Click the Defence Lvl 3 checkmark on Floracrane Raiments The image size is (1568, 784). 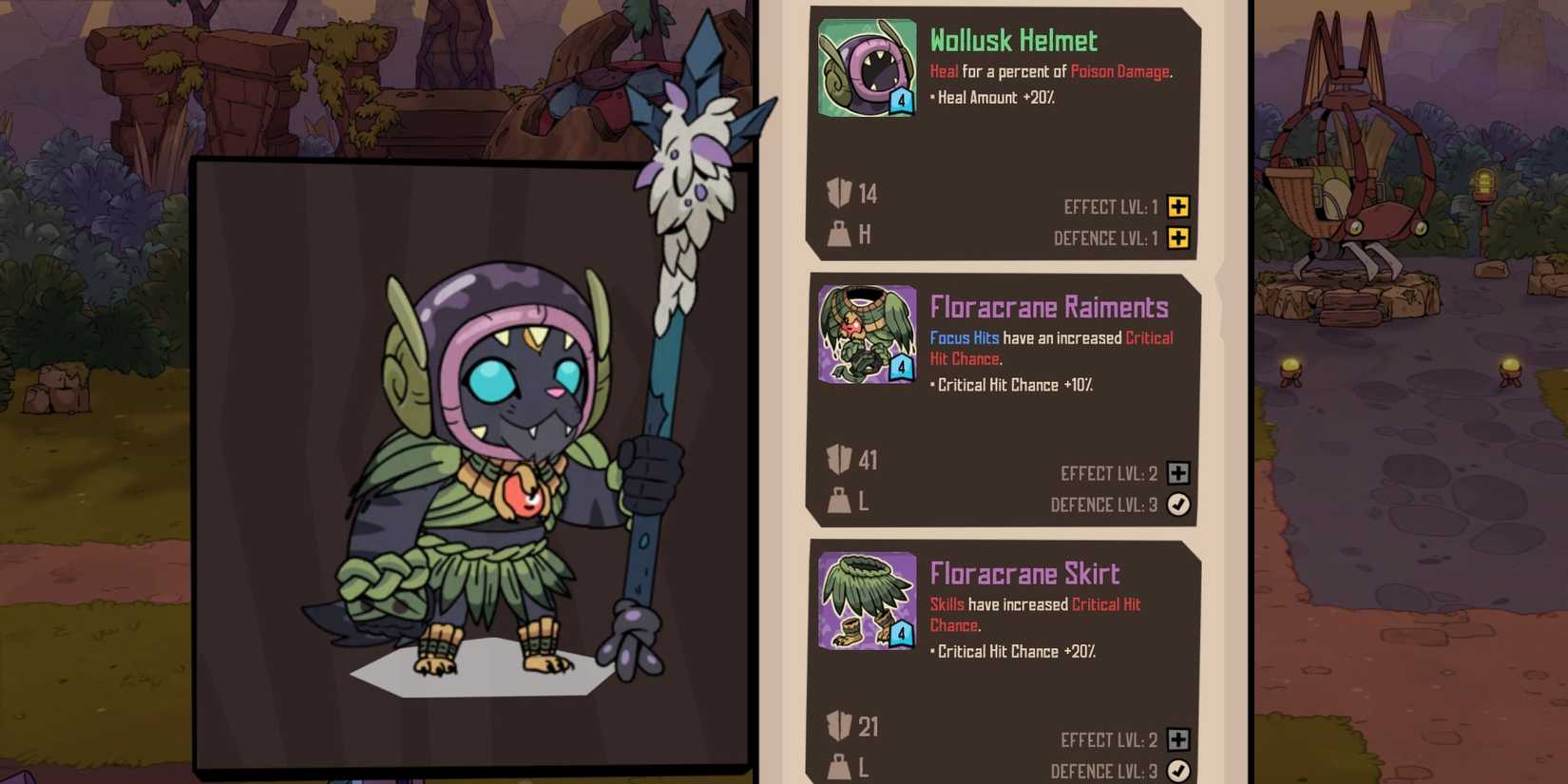[1178, 505]
